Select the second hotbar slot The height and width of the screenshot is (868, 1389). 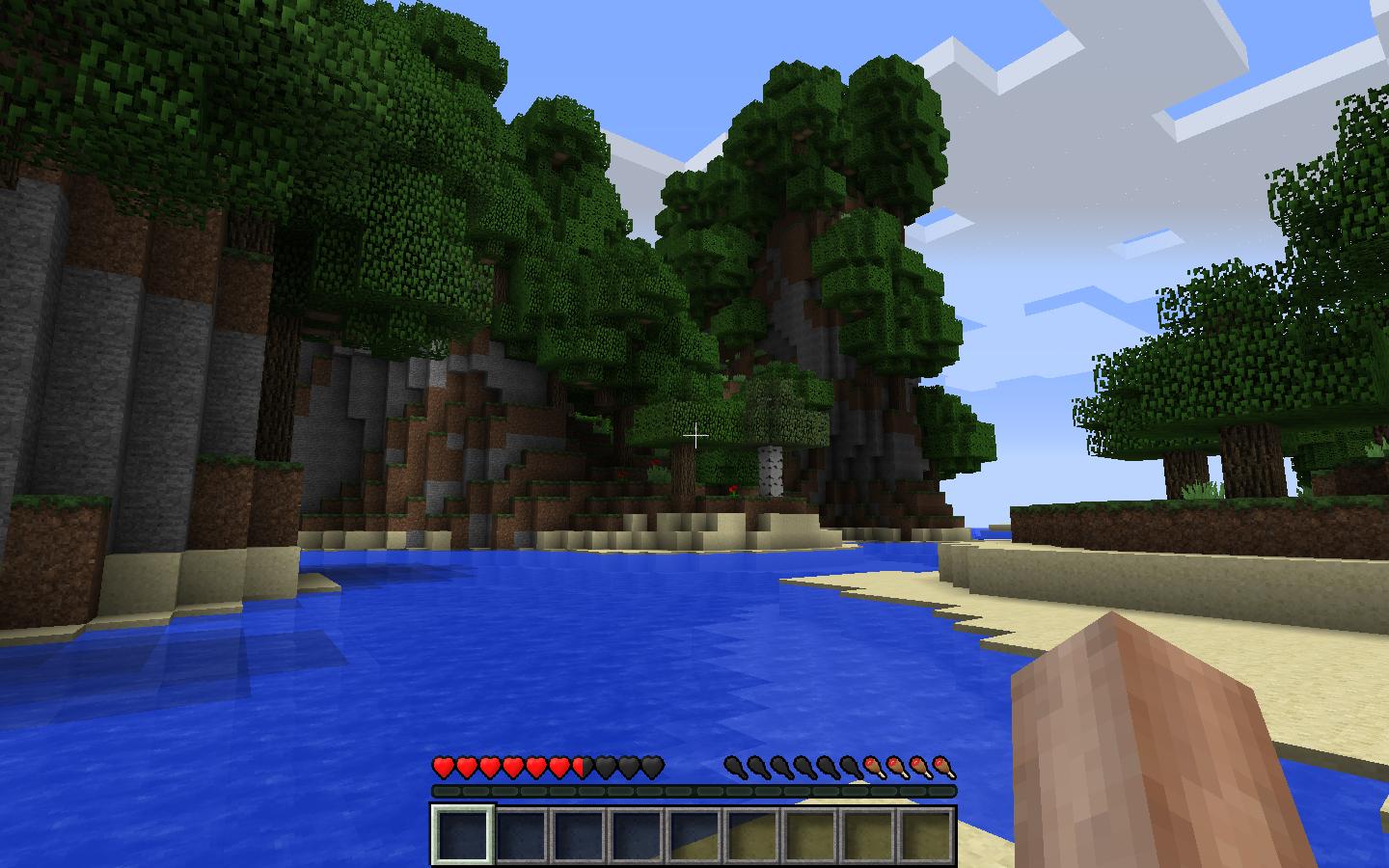[519, 837]
